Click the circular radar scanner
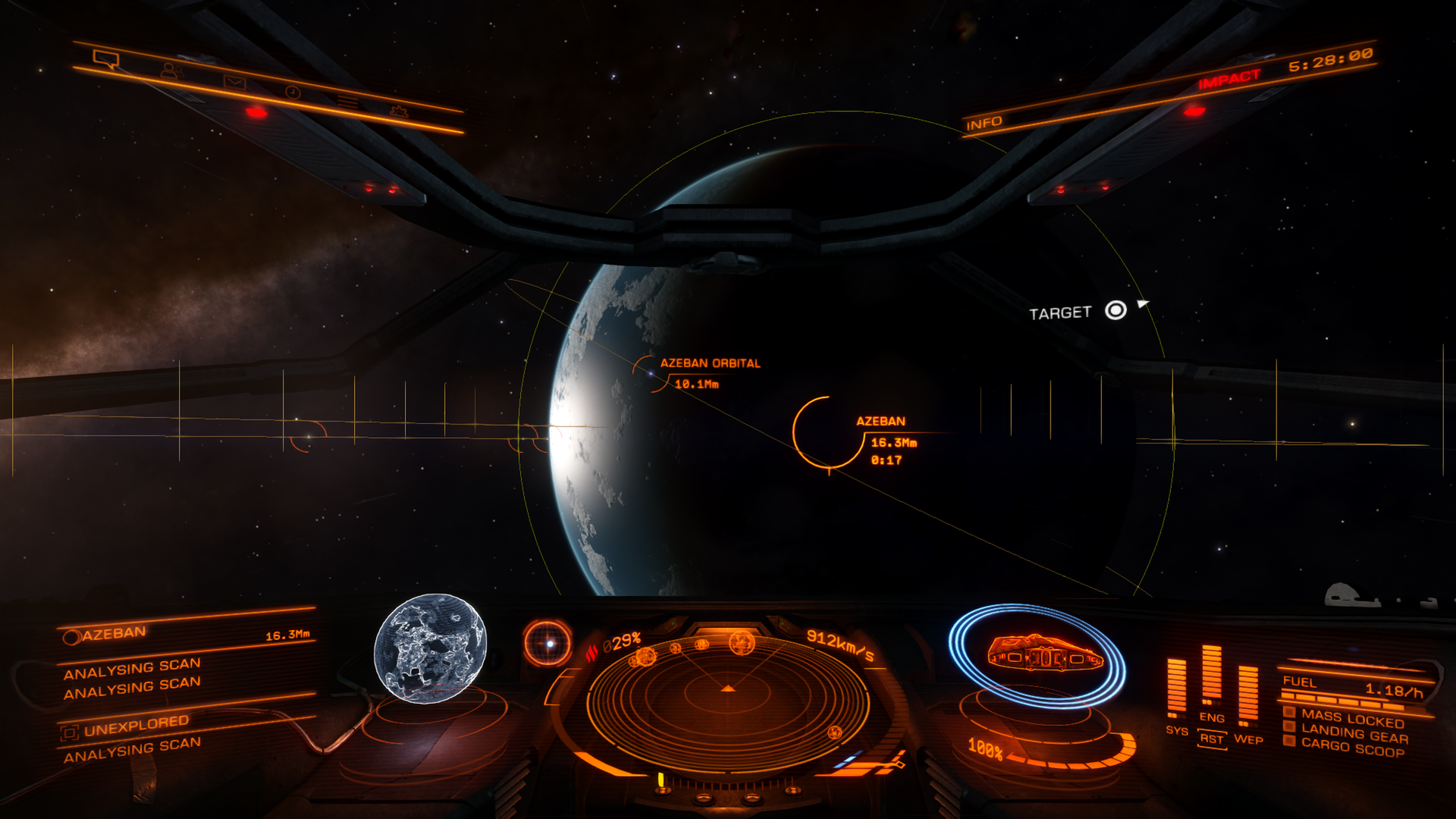 pyautogui.click(x=728, y=692)
